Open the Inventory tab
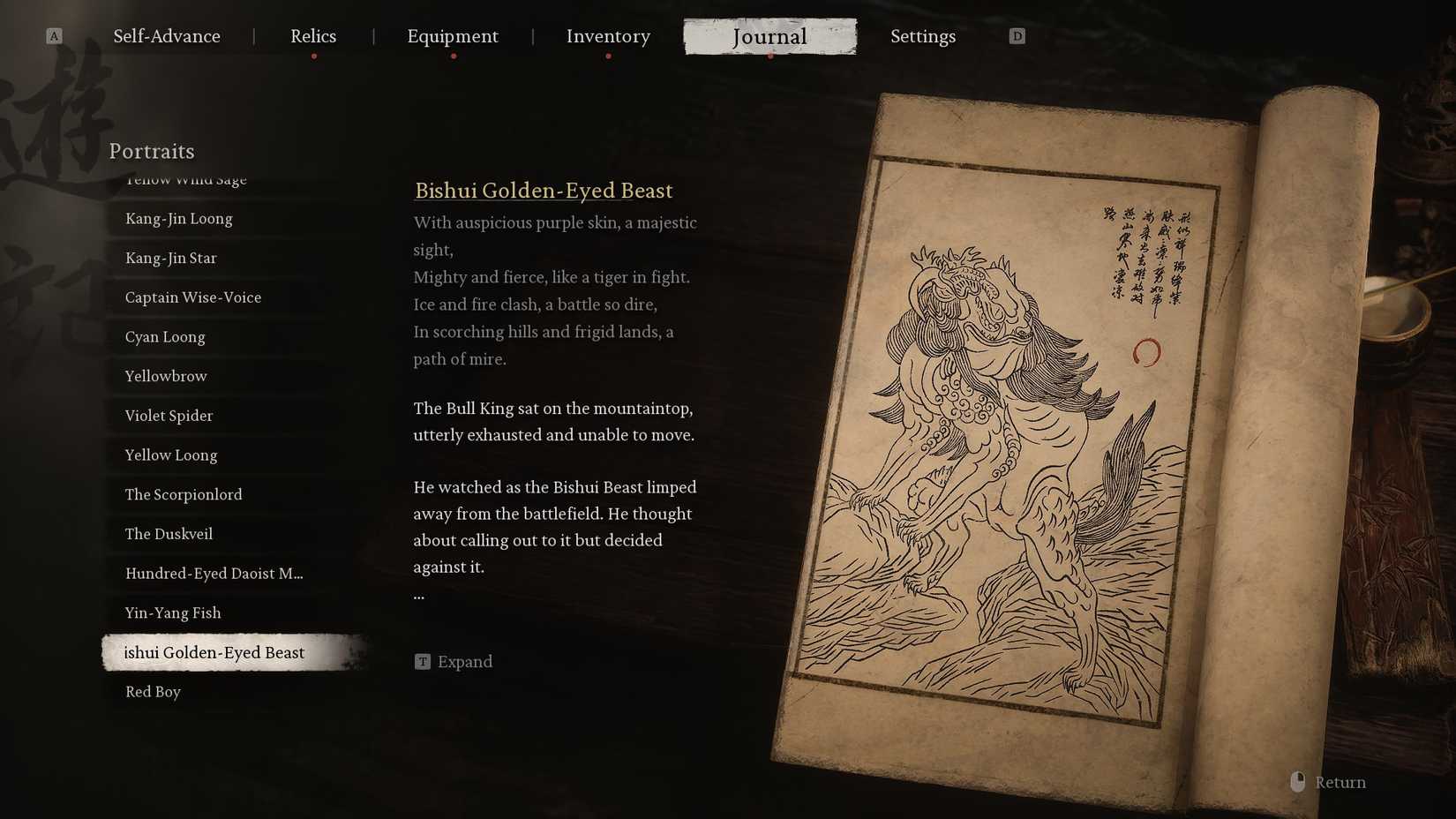Viewport: 1456px width, 819px height. coord(608,36)
